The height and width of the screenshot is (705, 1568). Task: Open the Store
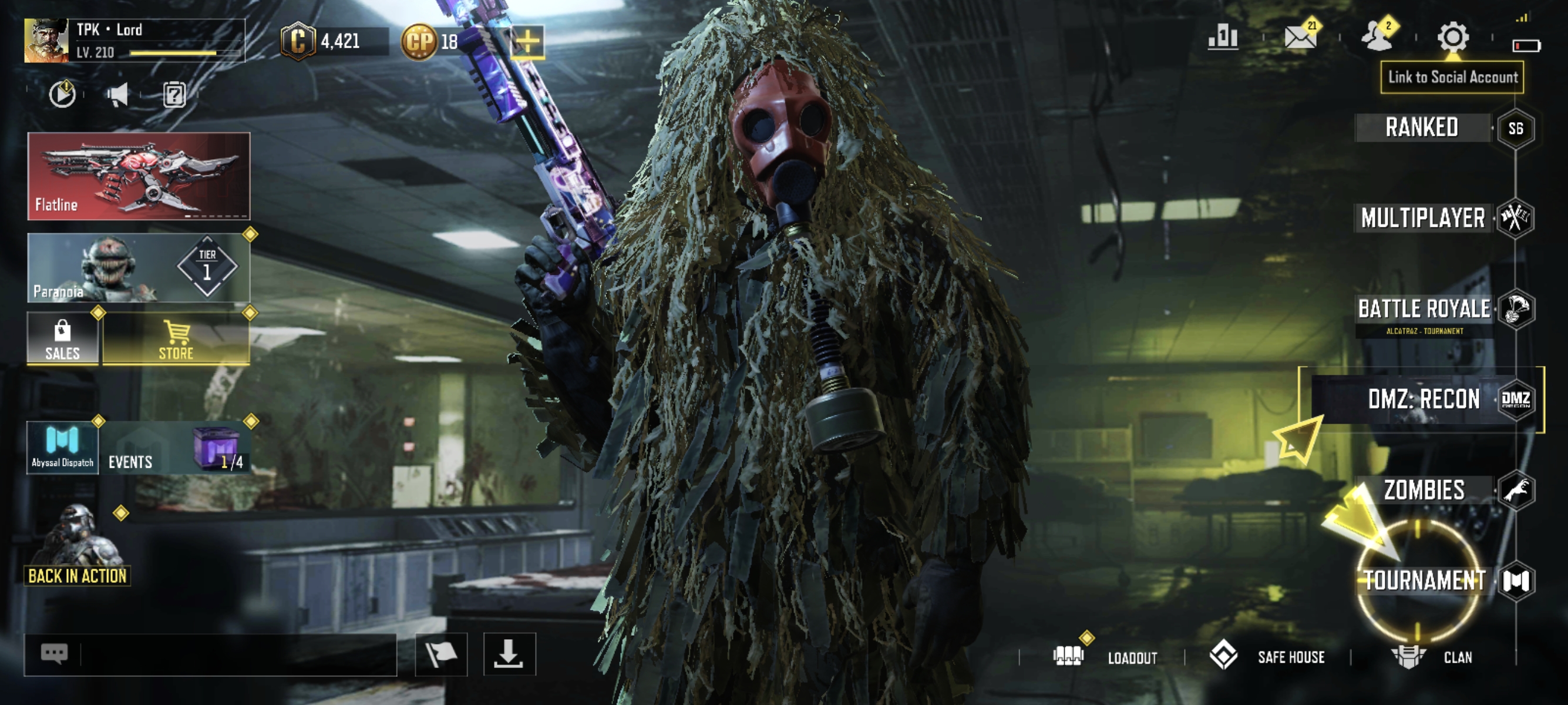click(x=176, y=339)
